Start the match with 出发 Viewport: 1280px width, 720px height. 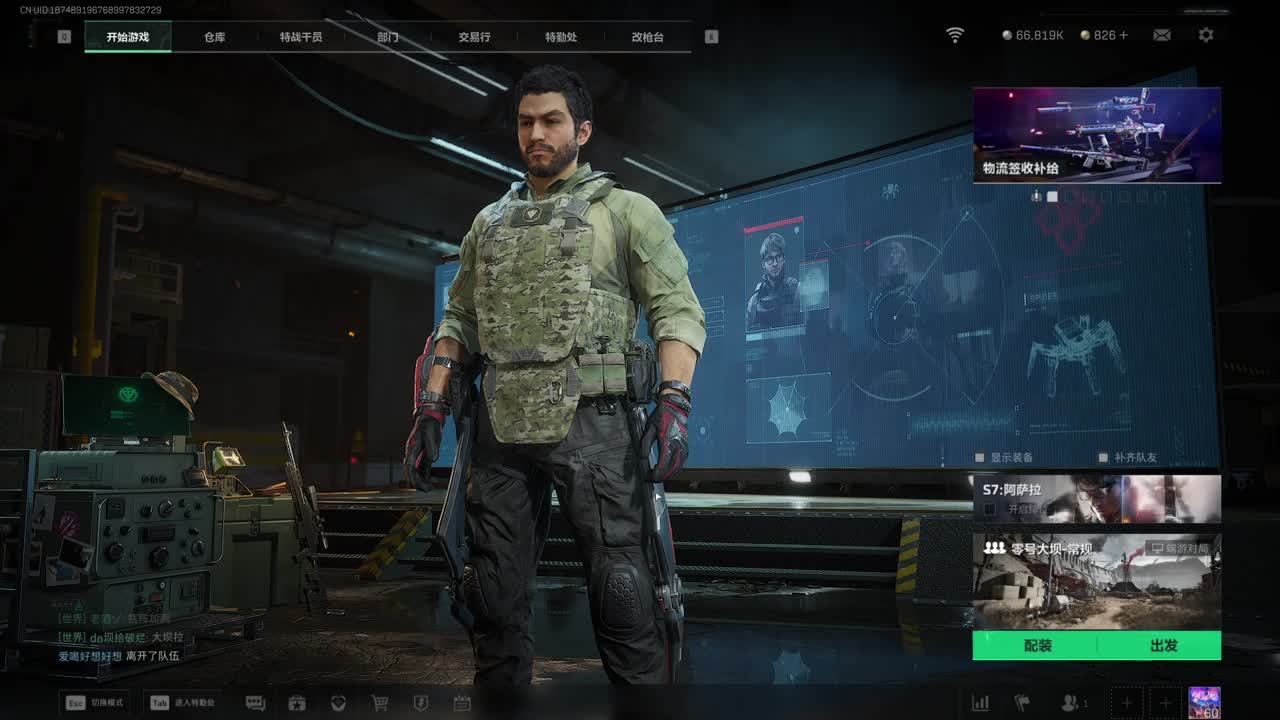(x=1163, y=646)
